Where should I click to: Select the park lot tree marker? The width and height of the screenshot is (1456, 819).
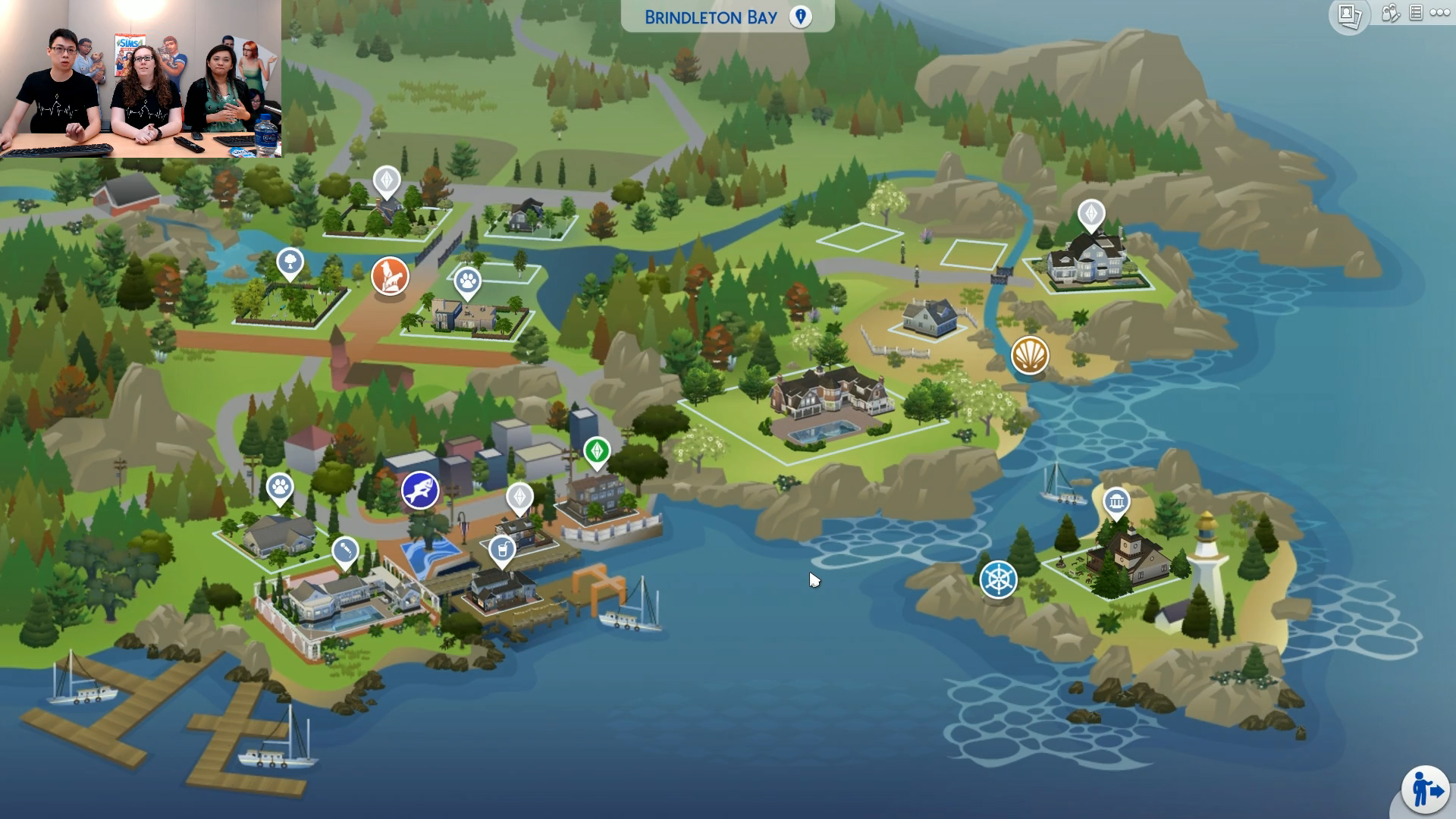tap(290, 263)
